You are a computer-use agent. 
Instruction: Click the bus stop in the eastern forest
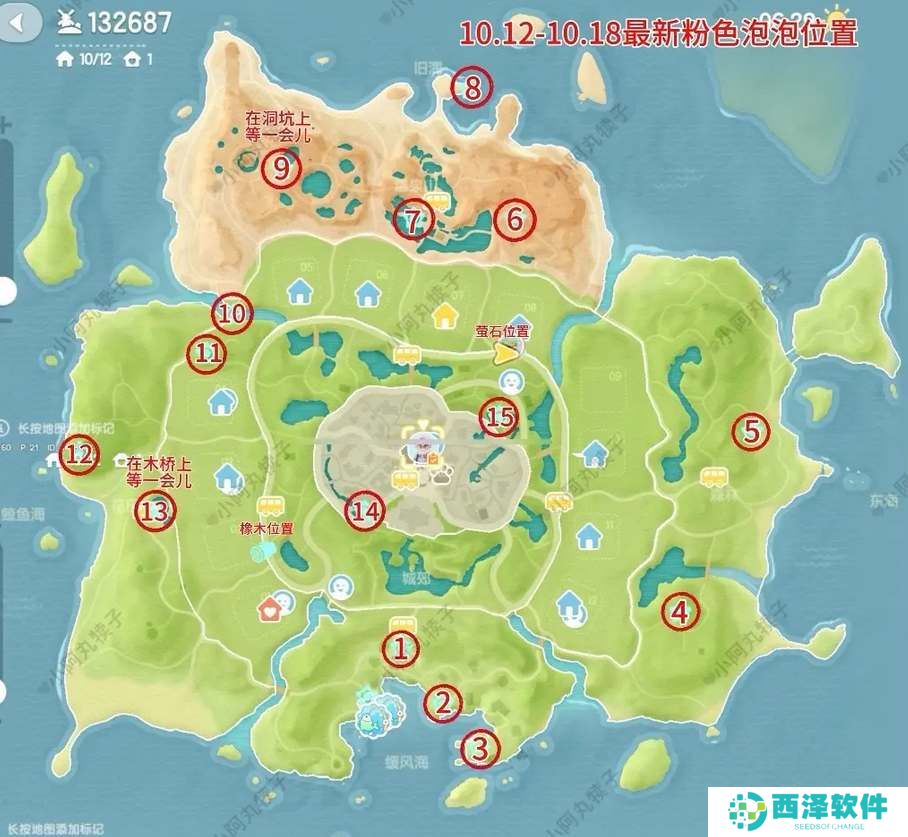(x=713, y=478)
